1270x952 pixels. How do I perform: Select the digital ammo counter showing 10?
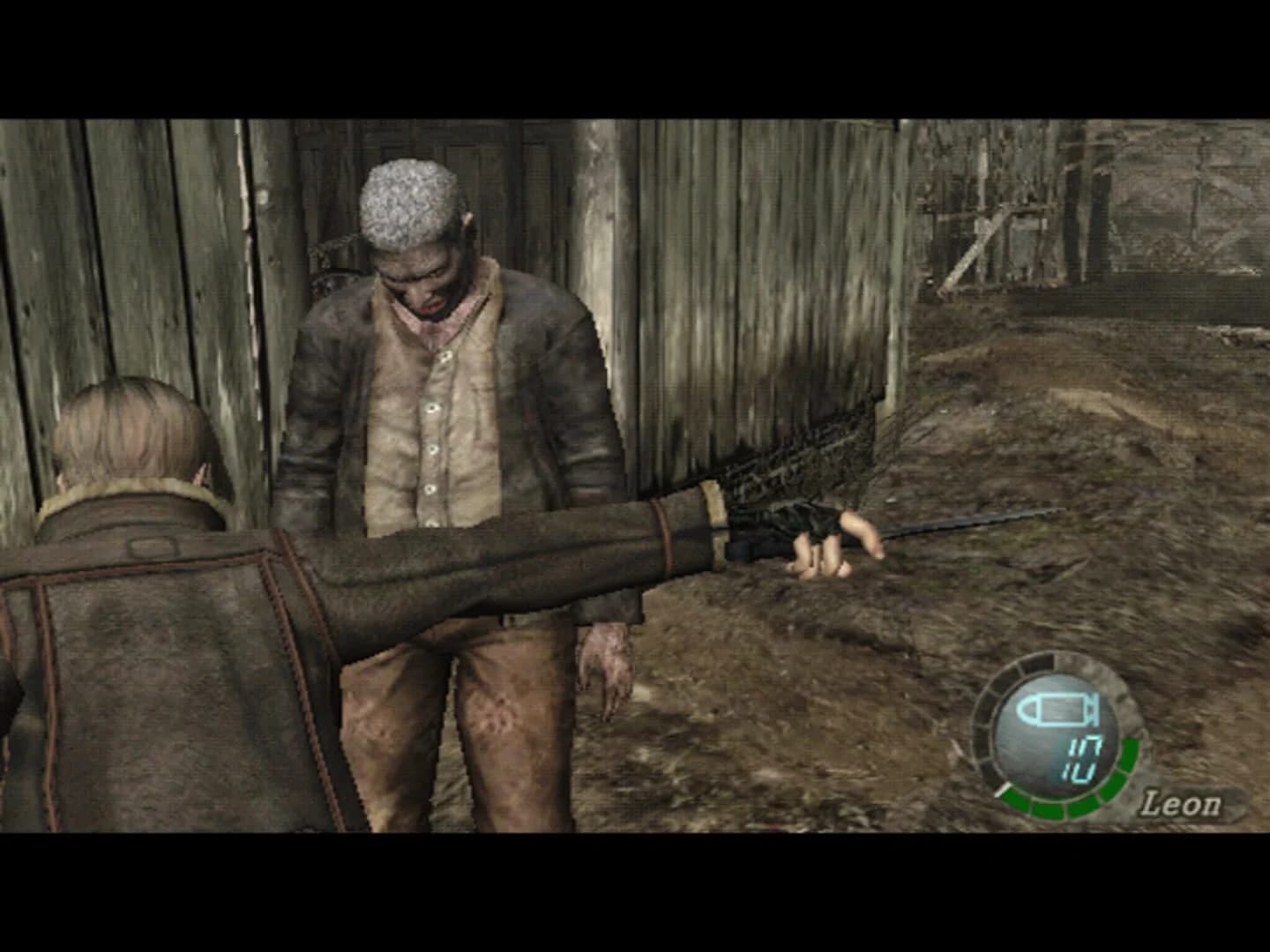[x=1083, y=756]
